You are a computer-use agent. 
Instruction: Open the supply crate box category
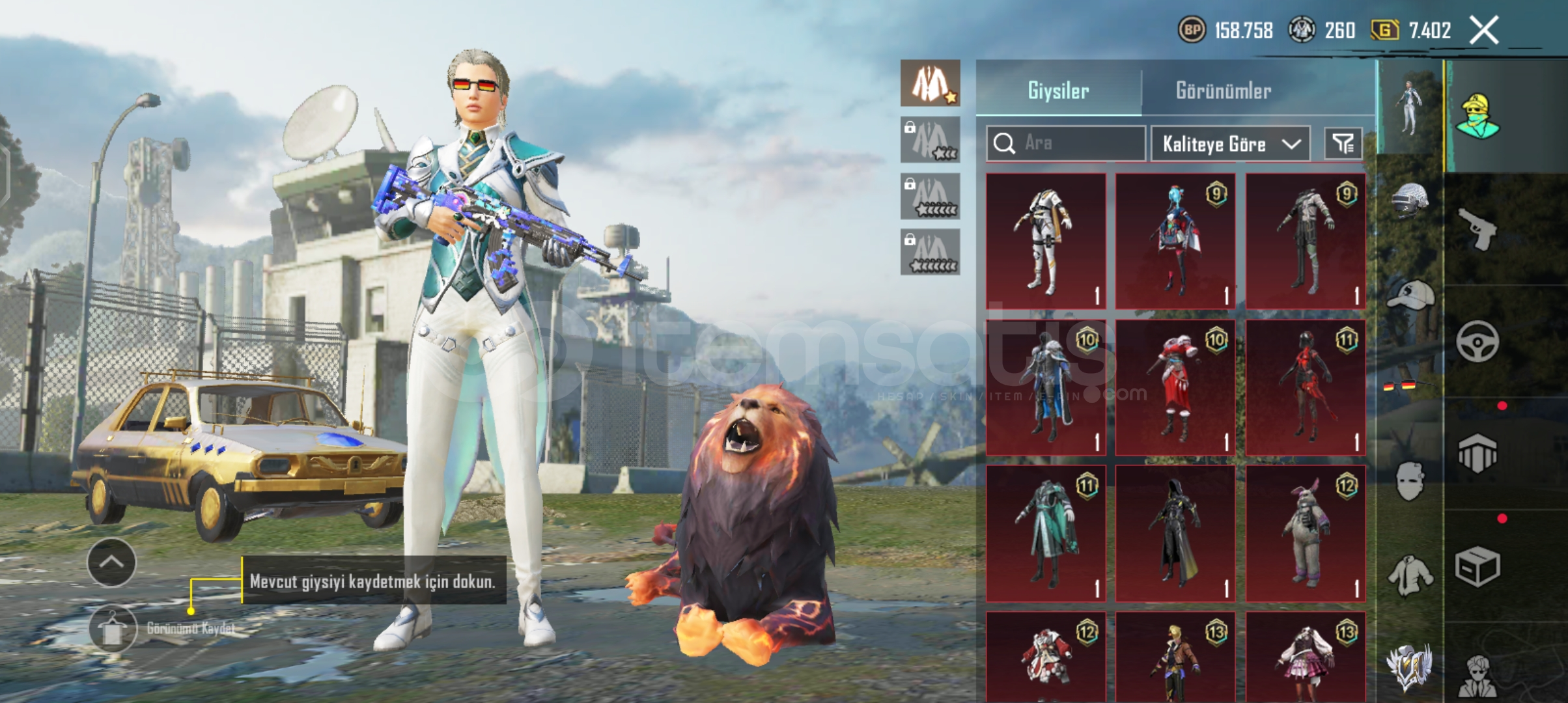[x=1477, y=566]
